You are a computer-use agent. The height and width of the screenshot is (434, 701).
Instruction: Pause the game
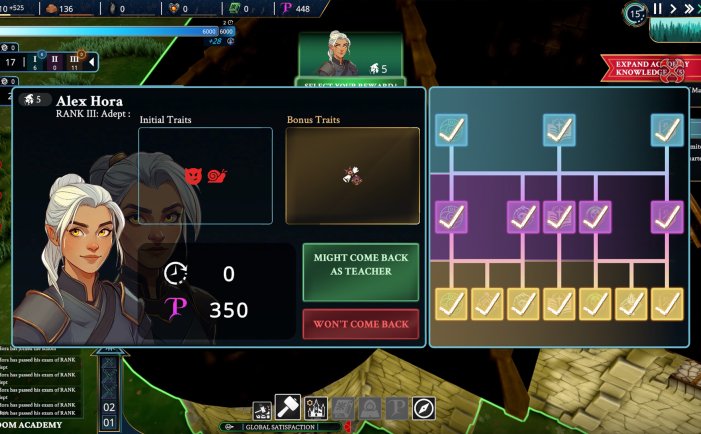[x=657, y=9]
